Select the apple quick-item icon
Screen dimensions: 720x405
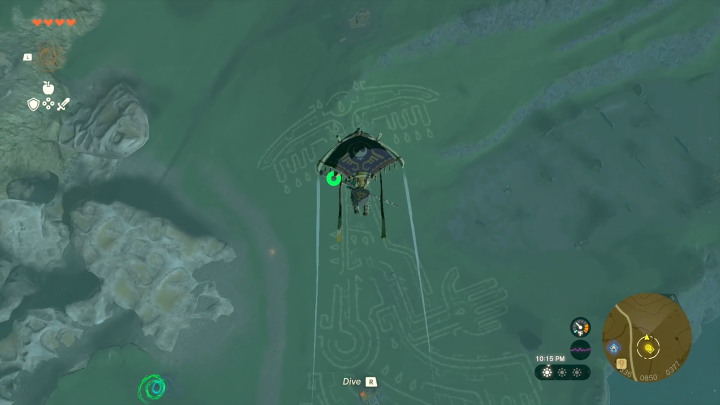click(x=47, y=87)
